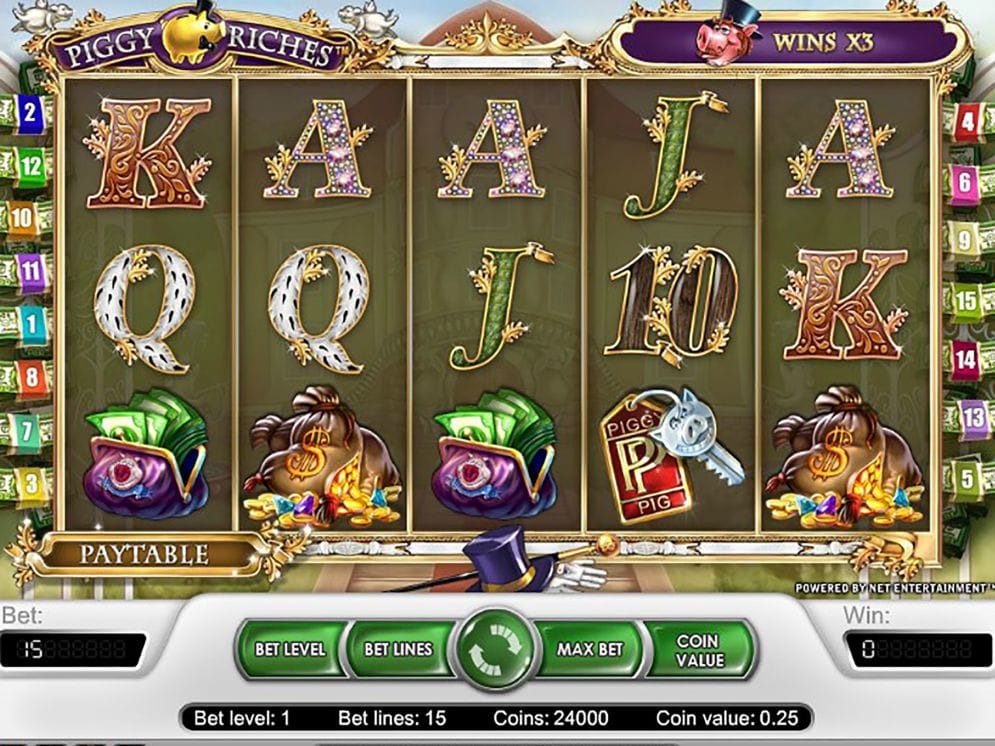This screenshot has height=746, width=995.
Task: Choose payline marker number 12
Action: pos(30,164)
